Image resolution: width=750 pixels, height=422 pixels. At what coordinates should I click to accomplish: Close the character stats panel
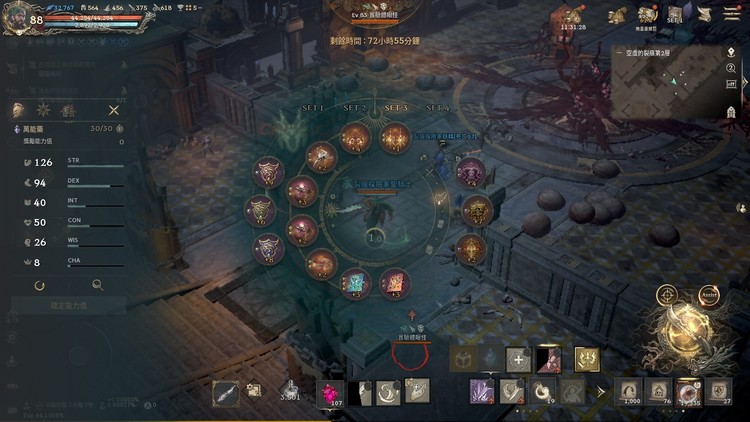[114, 110]
